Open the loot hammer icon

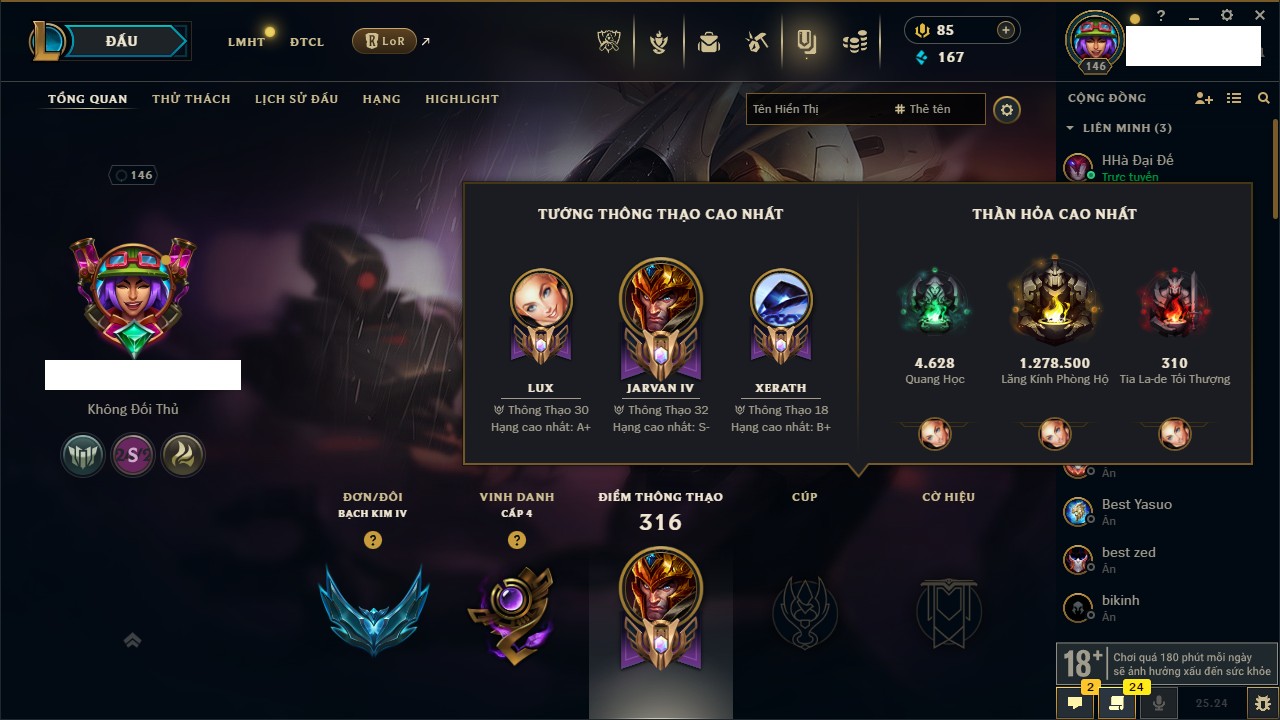point(757,42)
